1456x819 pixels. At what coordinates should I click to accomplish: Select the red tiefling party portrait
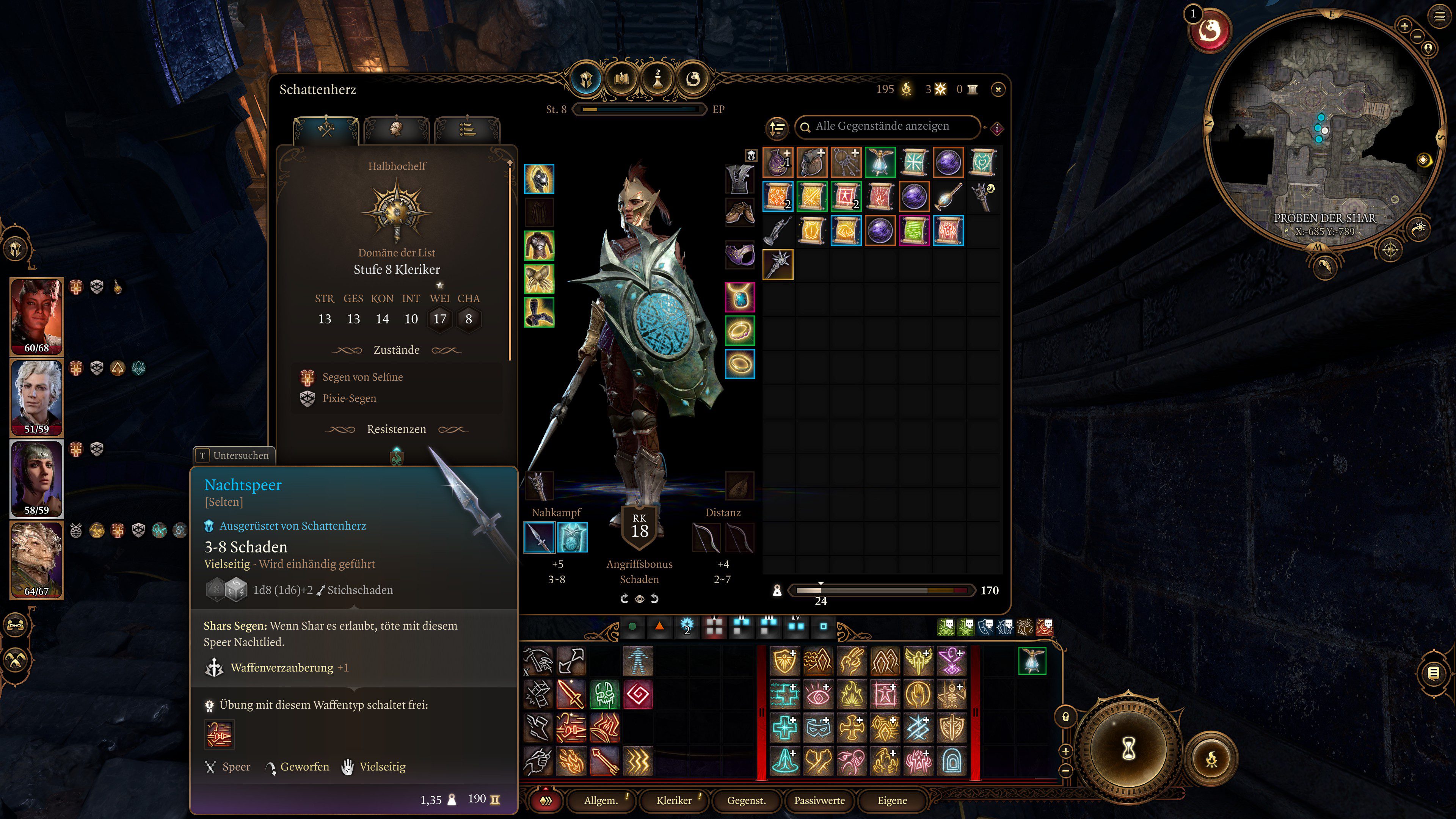coord(37,315)
